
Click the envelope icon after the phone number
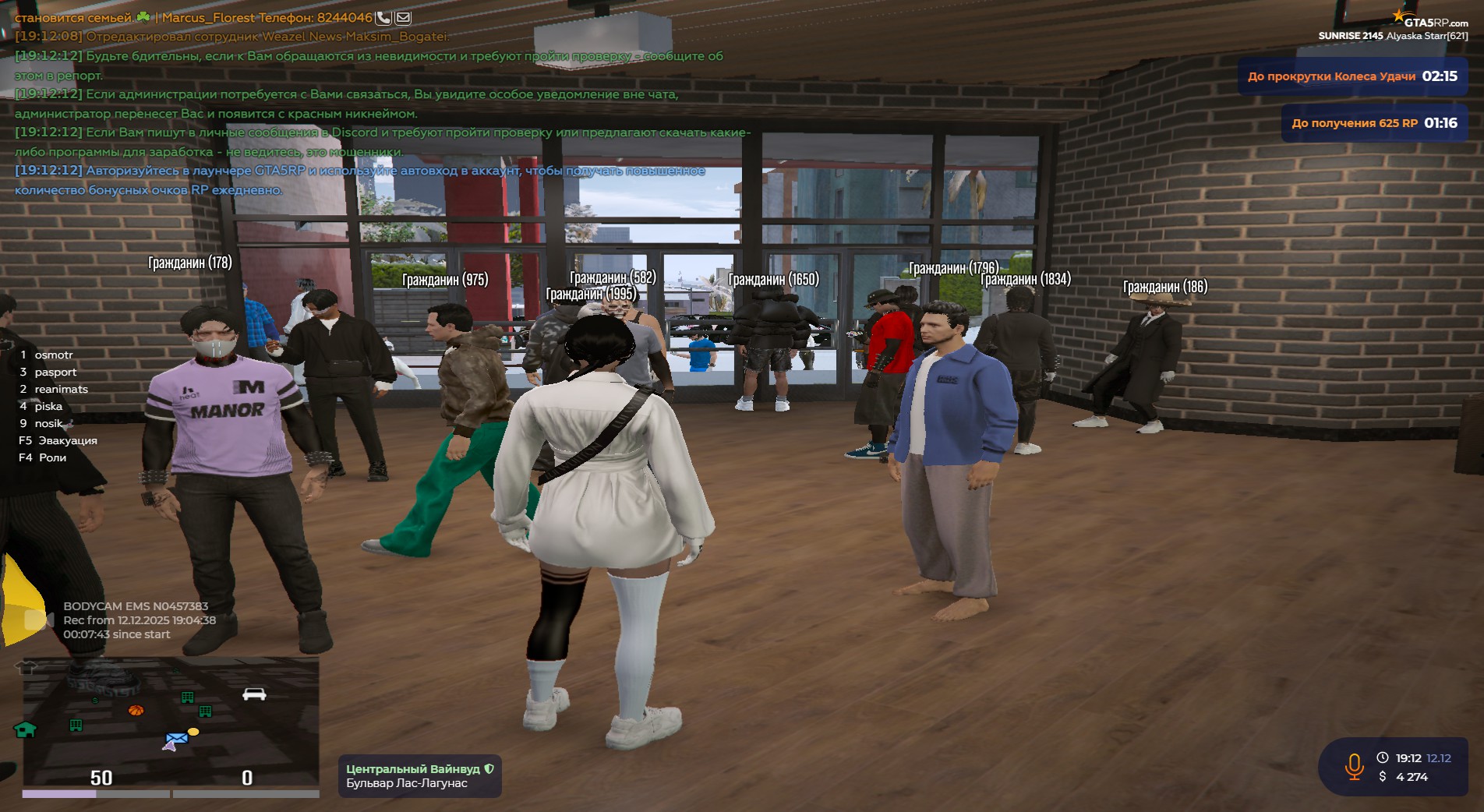(403, 17)
